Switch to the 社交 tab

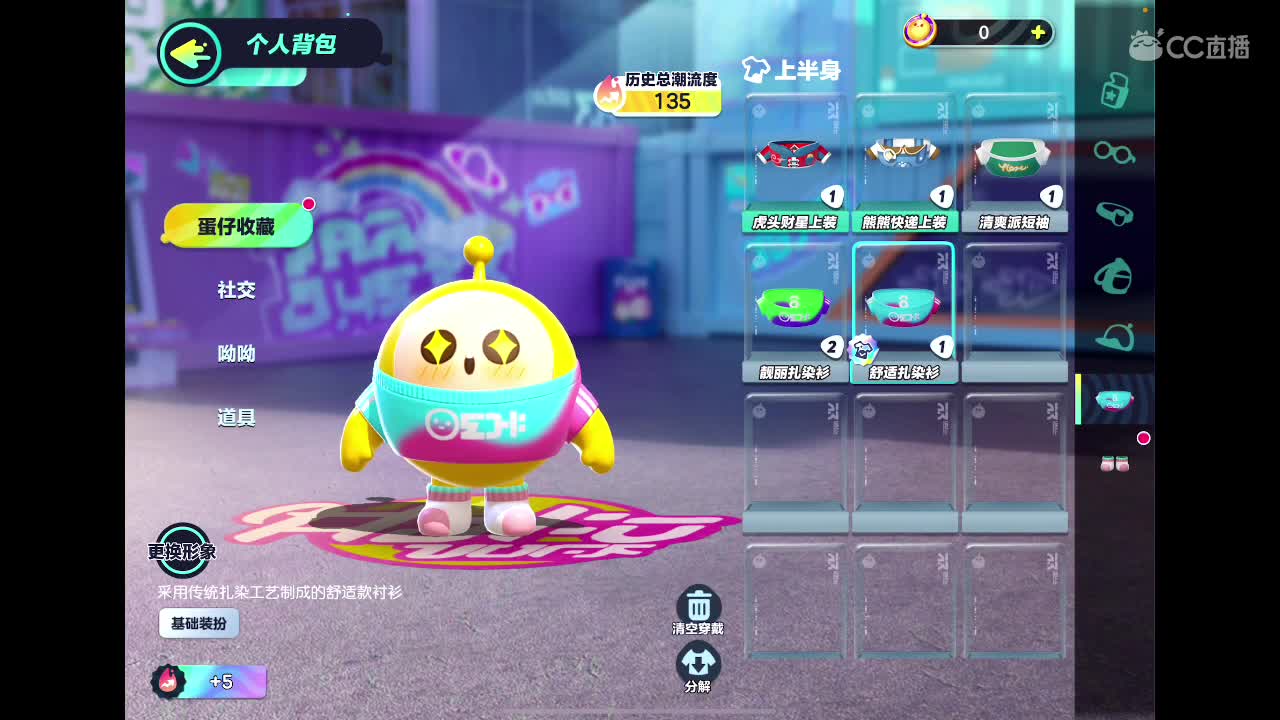[x=238, y=291]
